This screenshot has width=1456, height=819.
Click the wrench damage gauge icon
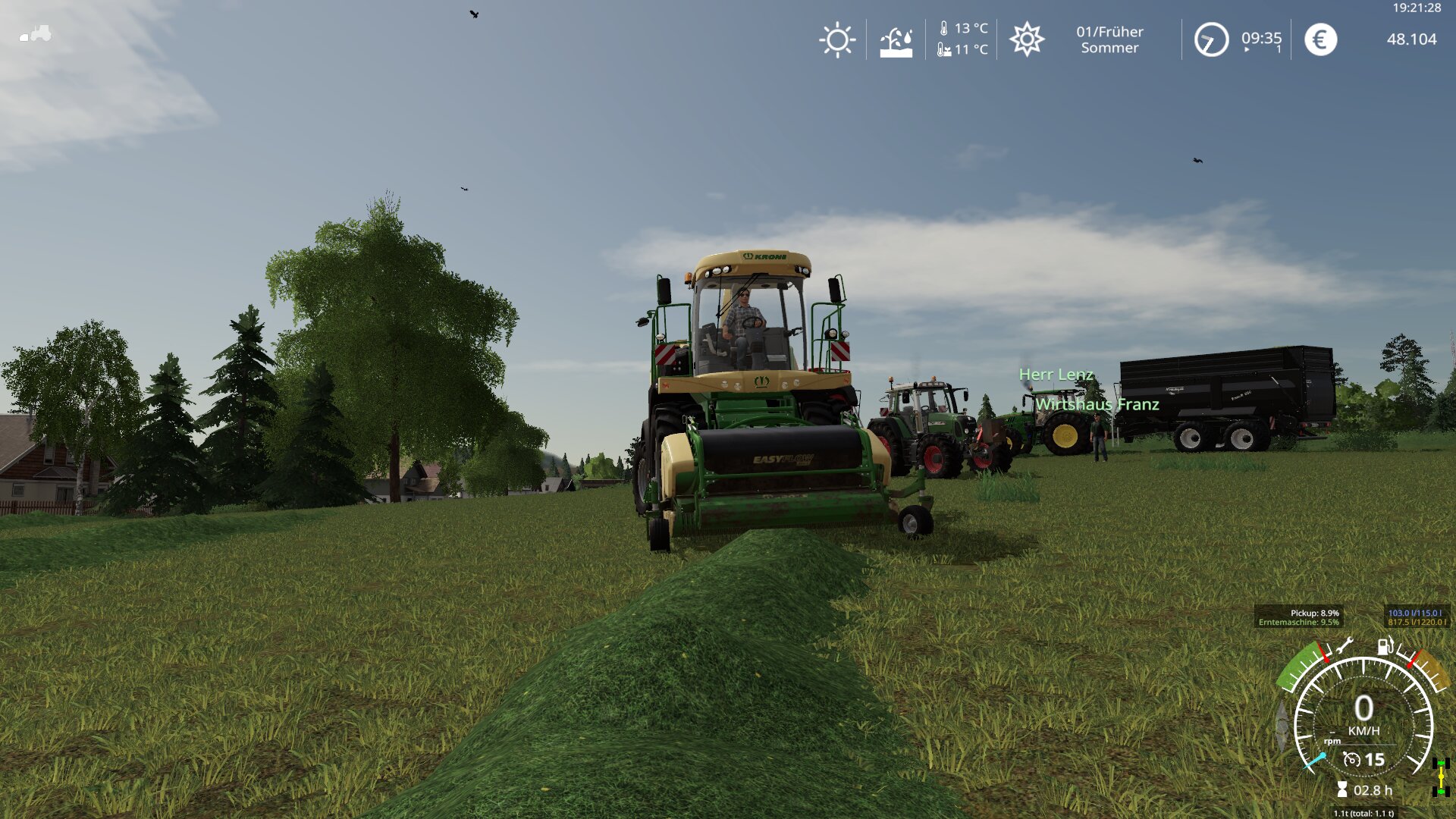1345,646
